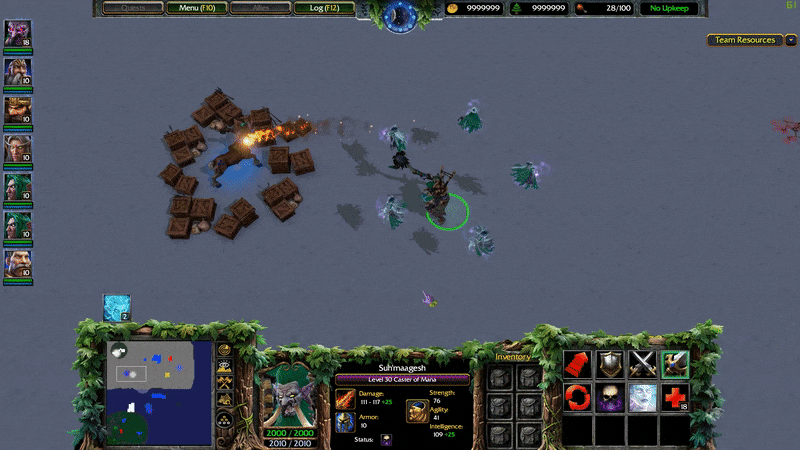Screen dimensions: 800x450
Task: Open the red cross hero skills button
Action: pyautogui.click(x=675, y=397)
